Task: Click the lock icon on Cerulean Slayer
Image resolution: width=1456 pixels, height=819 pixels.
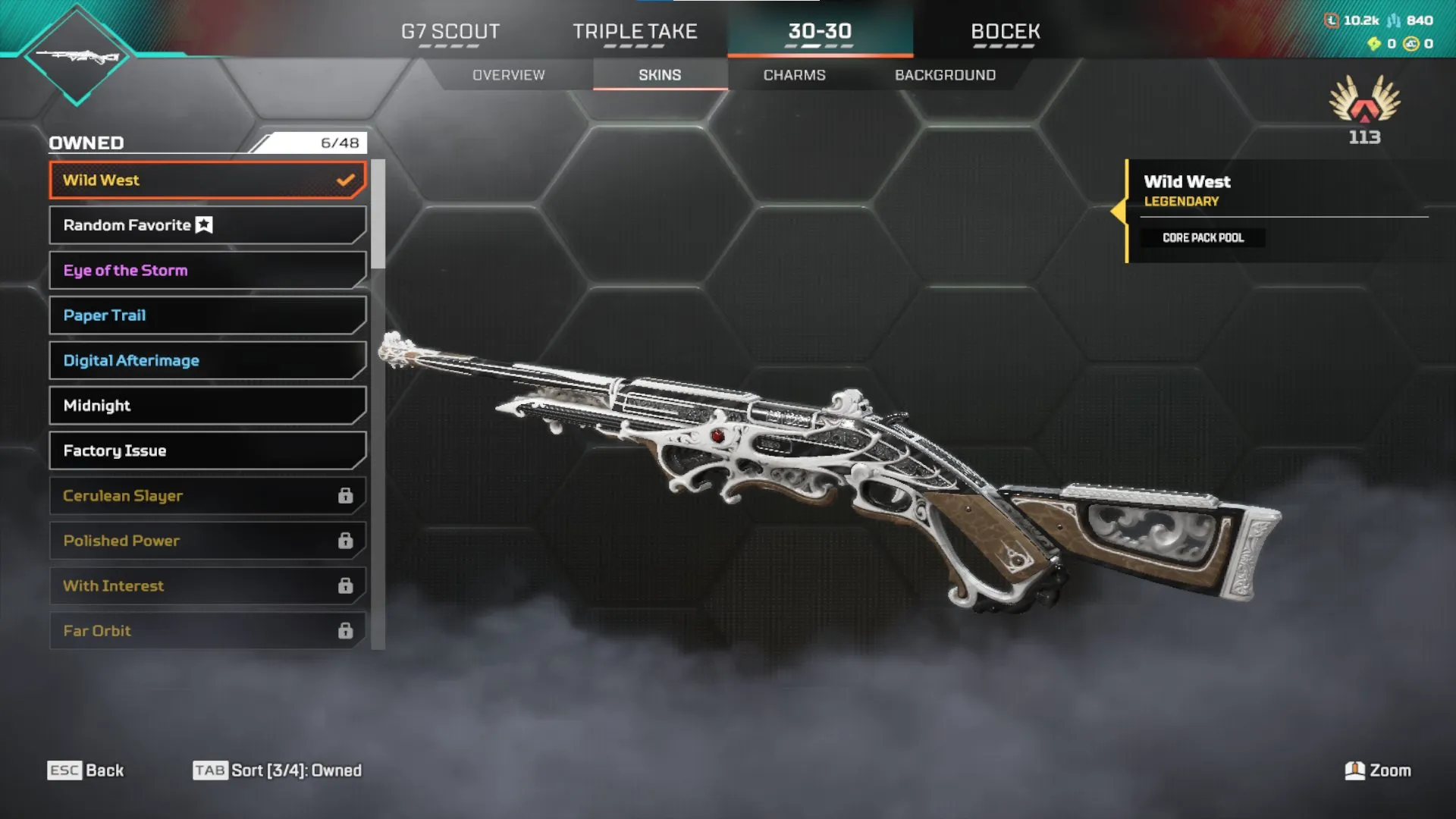Action: (347, 495)
